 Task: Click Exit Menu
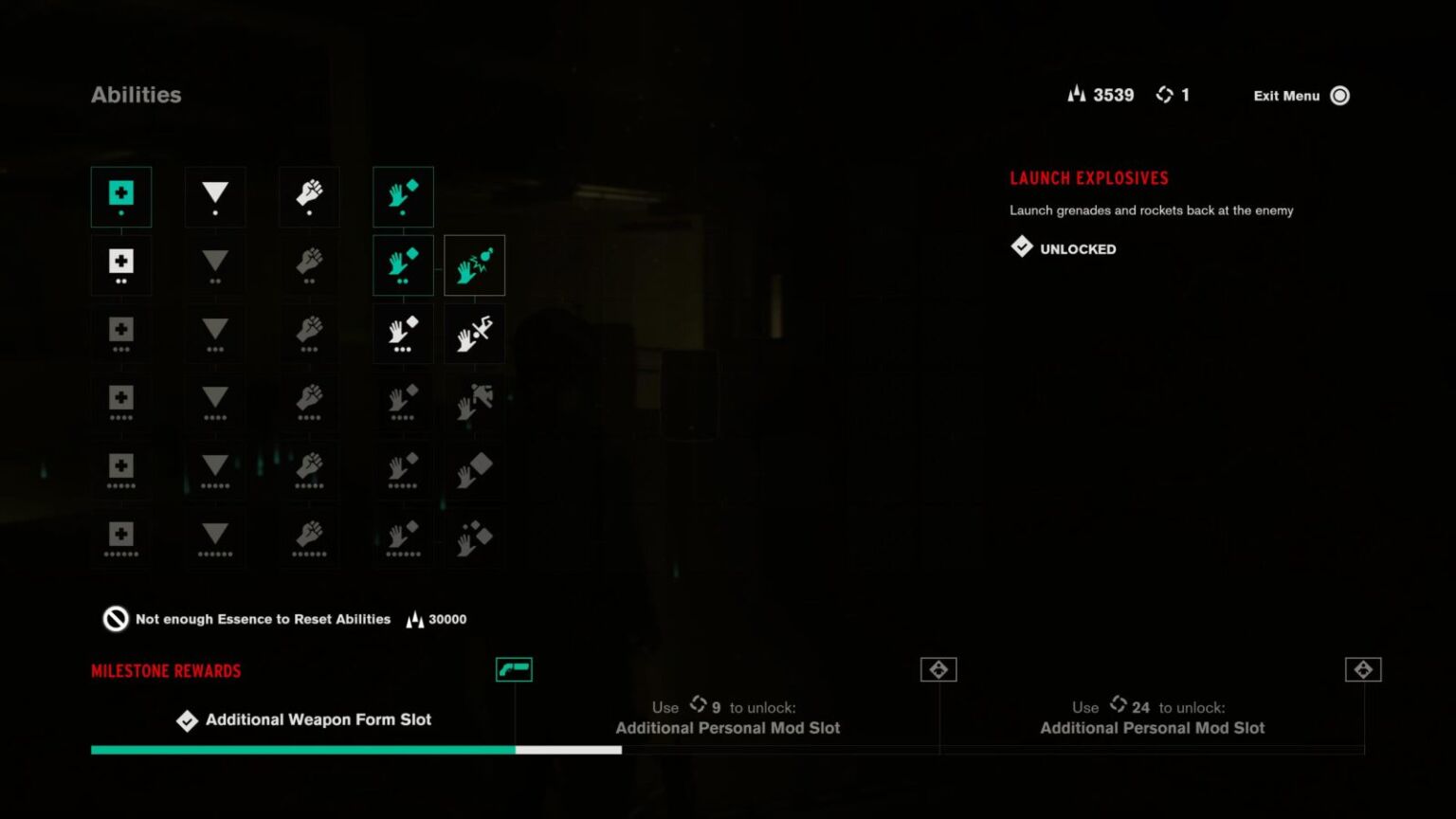point(1286,95)
